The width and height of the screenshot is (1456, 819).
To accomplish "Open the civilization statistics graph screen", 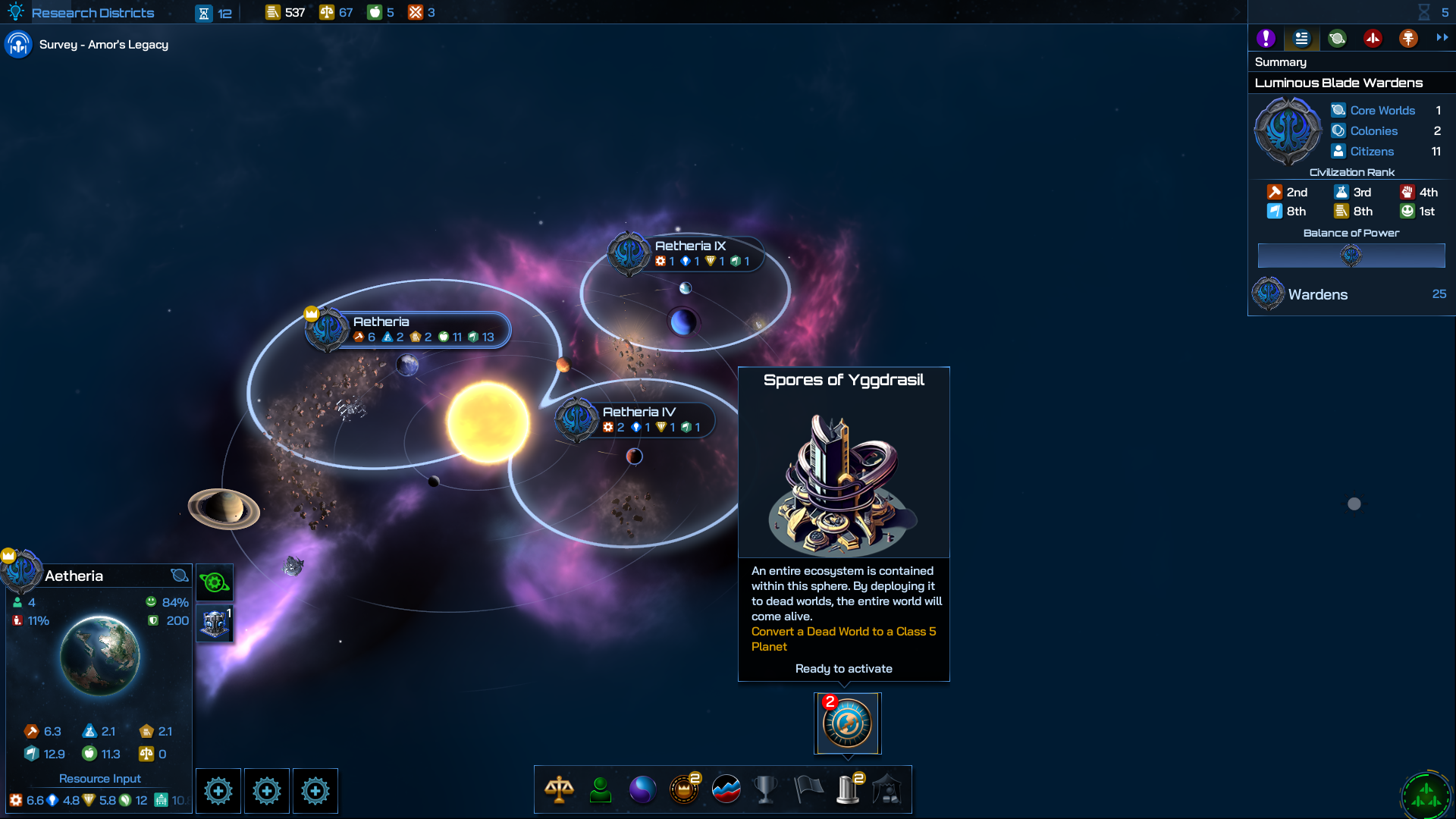I will click(x=726, y=789).
